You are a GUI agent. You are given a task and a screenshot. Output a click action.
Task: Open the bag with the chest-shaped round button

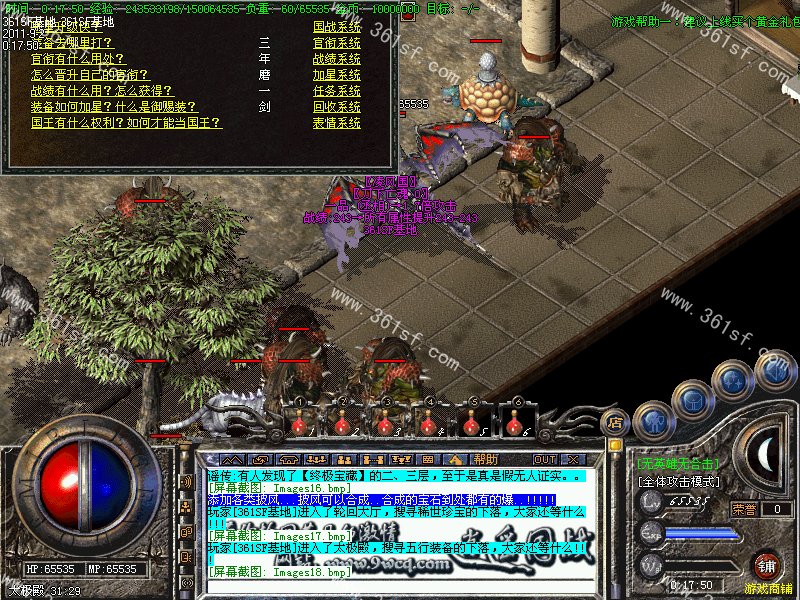click(x=691, y=398)
